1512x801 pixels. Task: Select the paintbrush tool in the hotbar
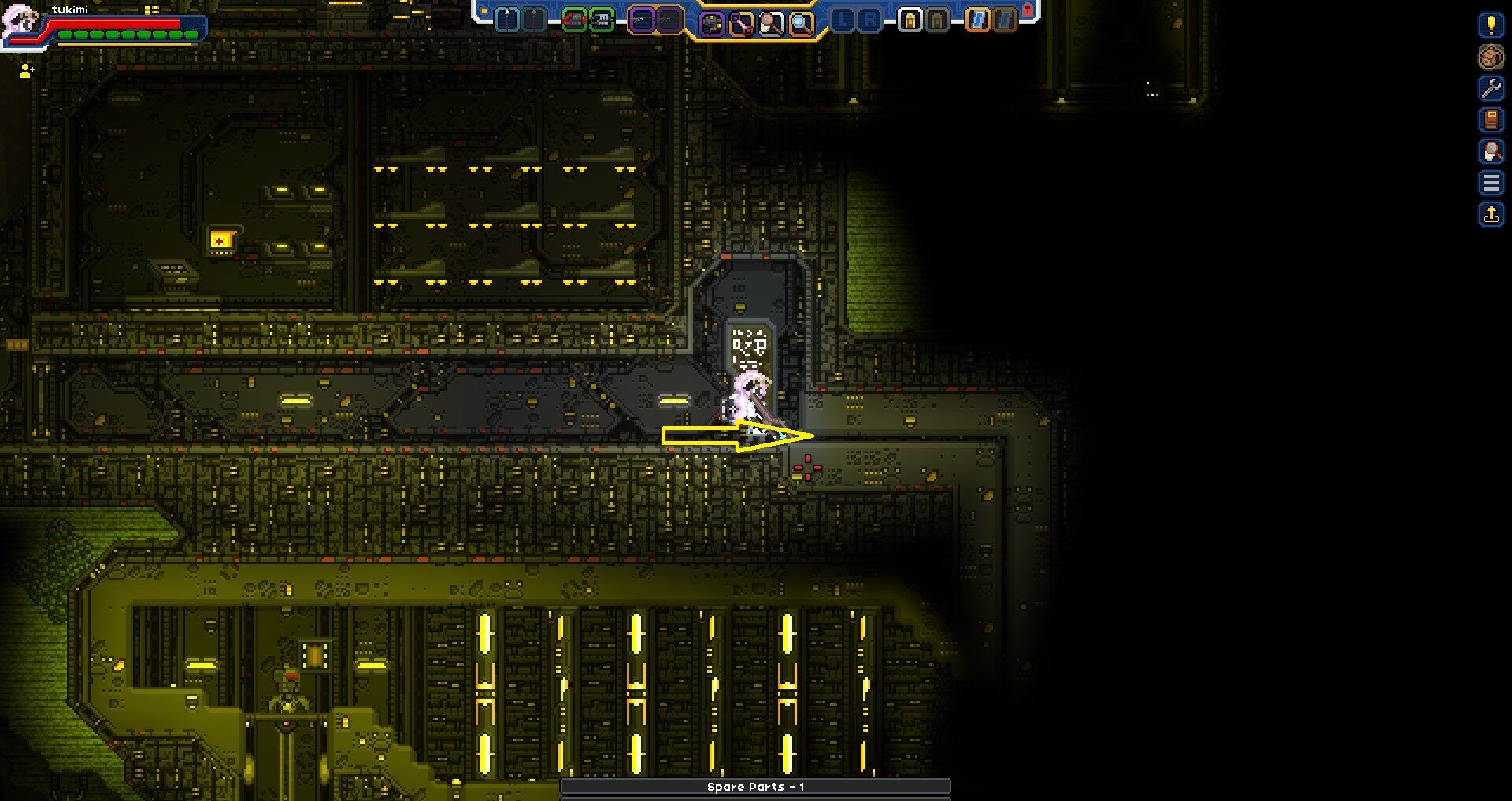pyautogui.click(x=769, y=20)
